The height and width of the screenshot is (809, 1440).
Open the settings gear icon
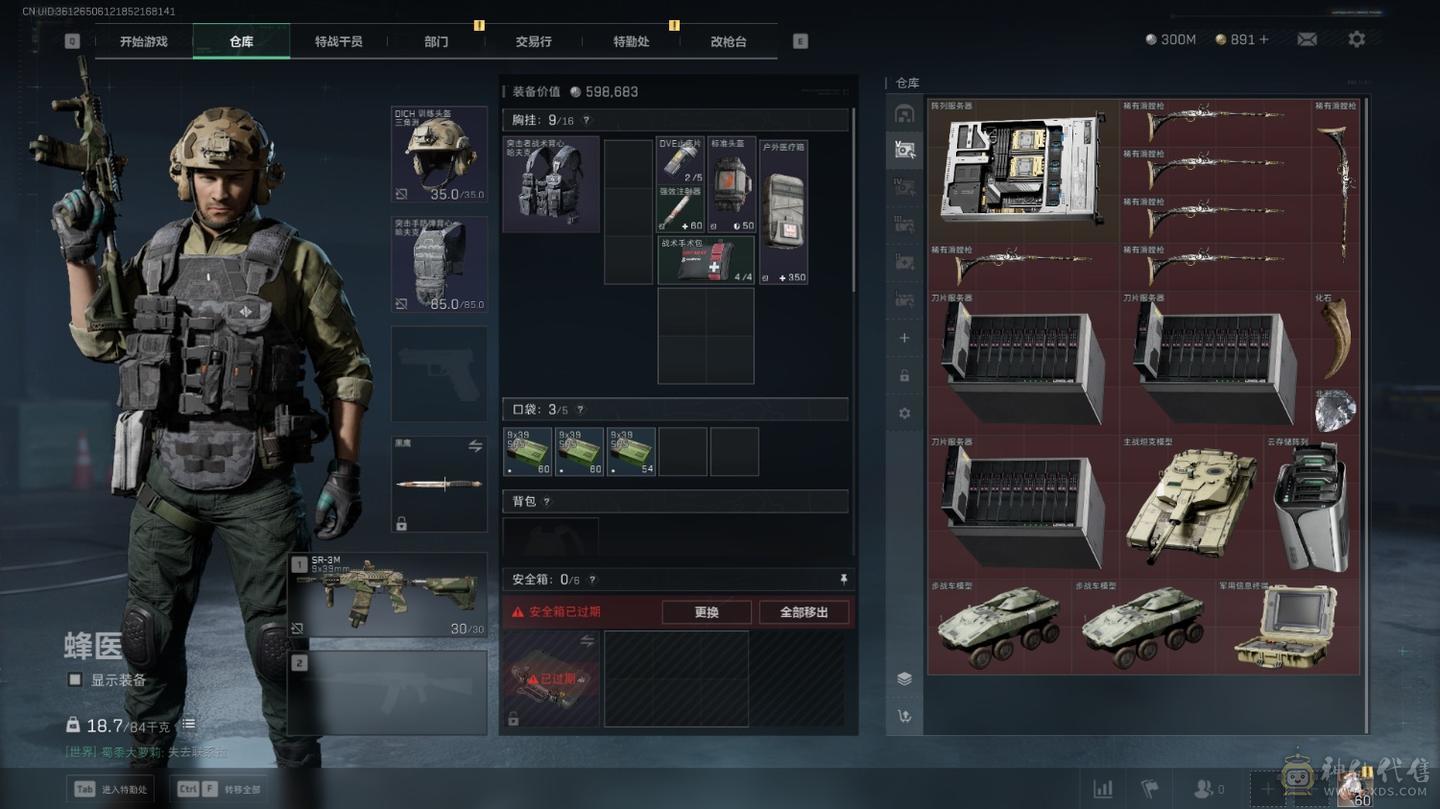point(1356,39)
